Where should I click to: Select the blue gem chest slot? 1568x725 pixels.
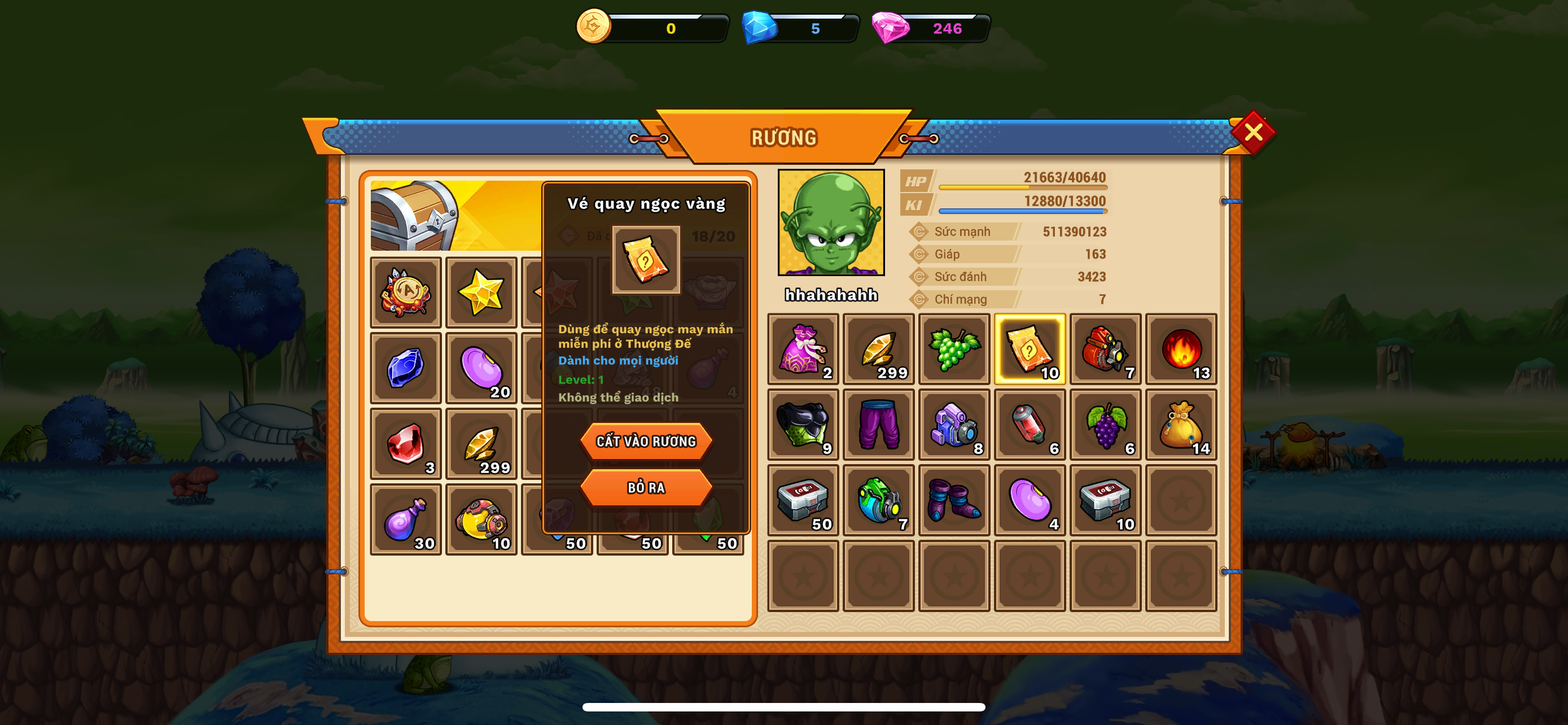coord(405,368)
